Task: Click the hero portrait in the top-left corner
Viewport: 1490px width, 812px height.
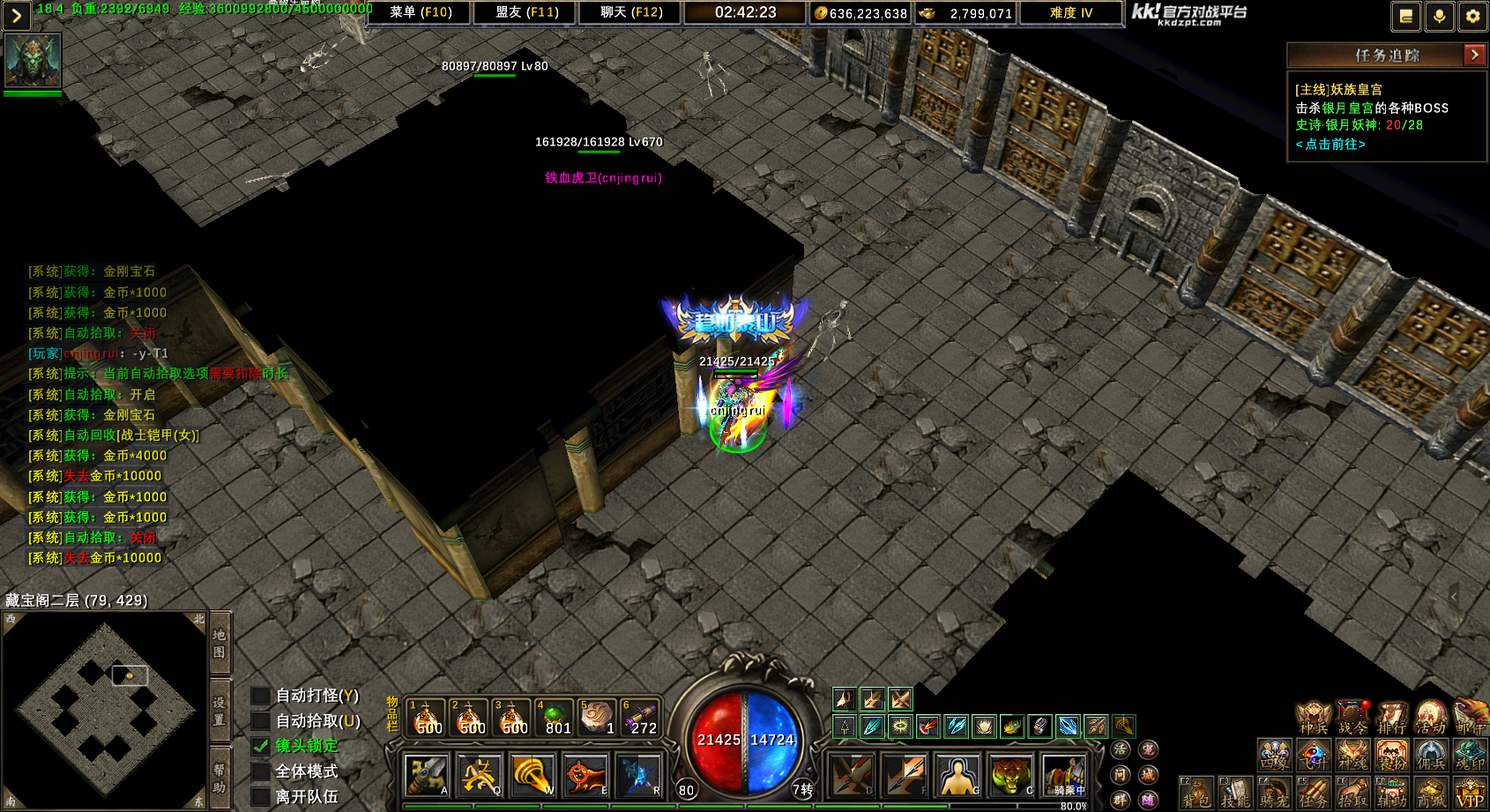Action: pos(33,60)
